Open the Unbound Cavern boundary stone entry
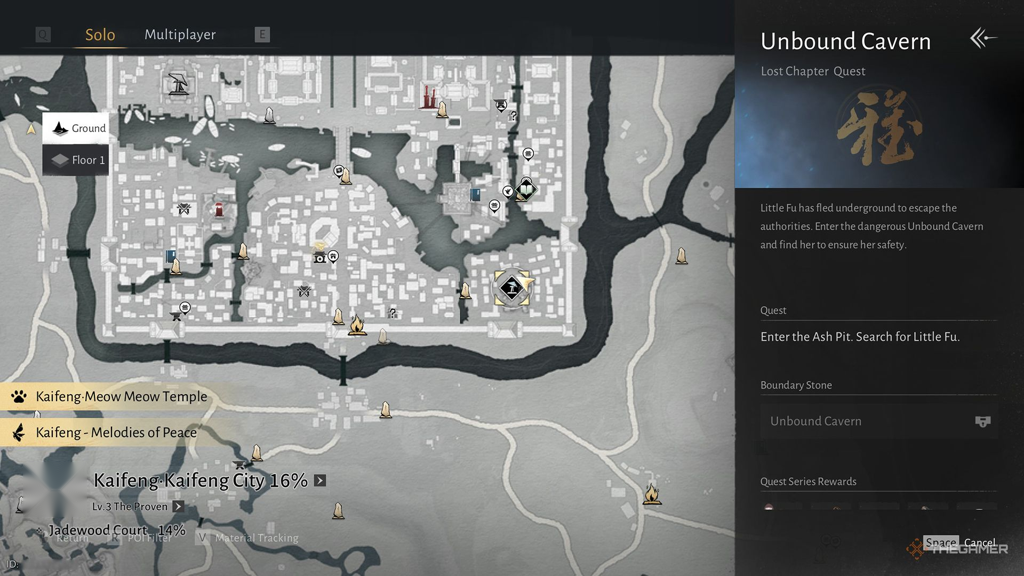Viewport: 1024px width, 576px height. [x=878, y=421]
